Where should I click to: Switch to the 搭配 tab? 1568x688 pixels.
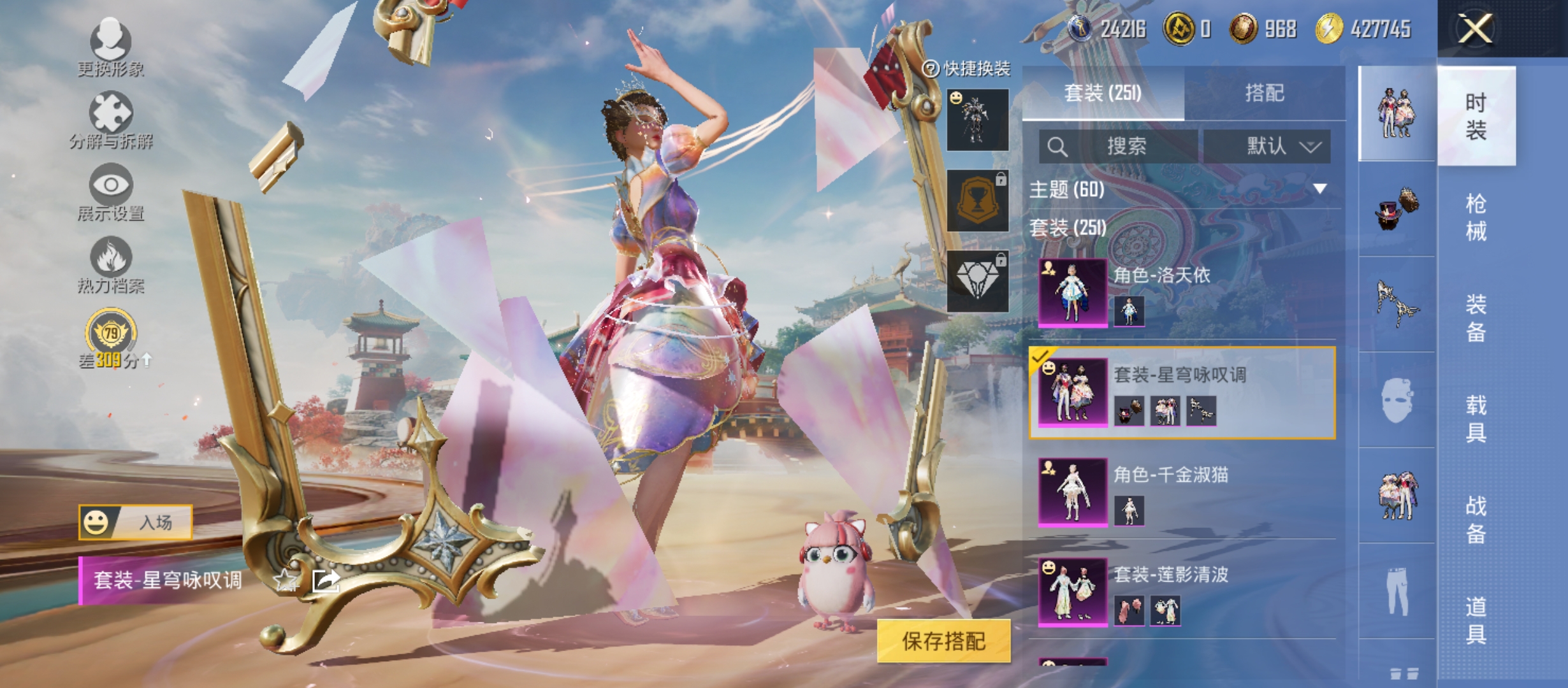(1265, 93)
